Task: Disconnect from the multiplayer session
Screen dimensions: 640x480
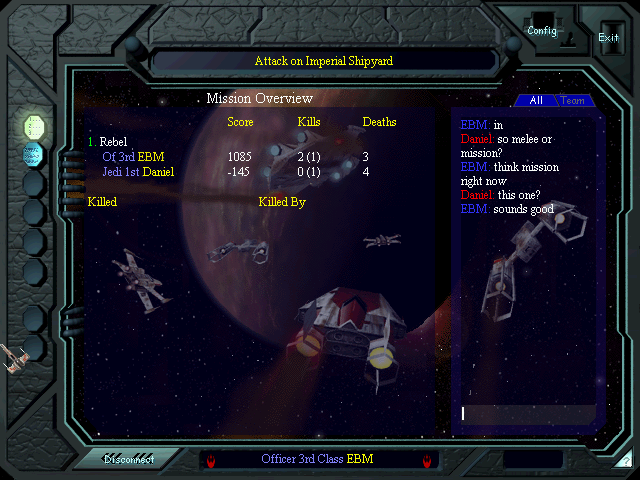Action: 129,459
